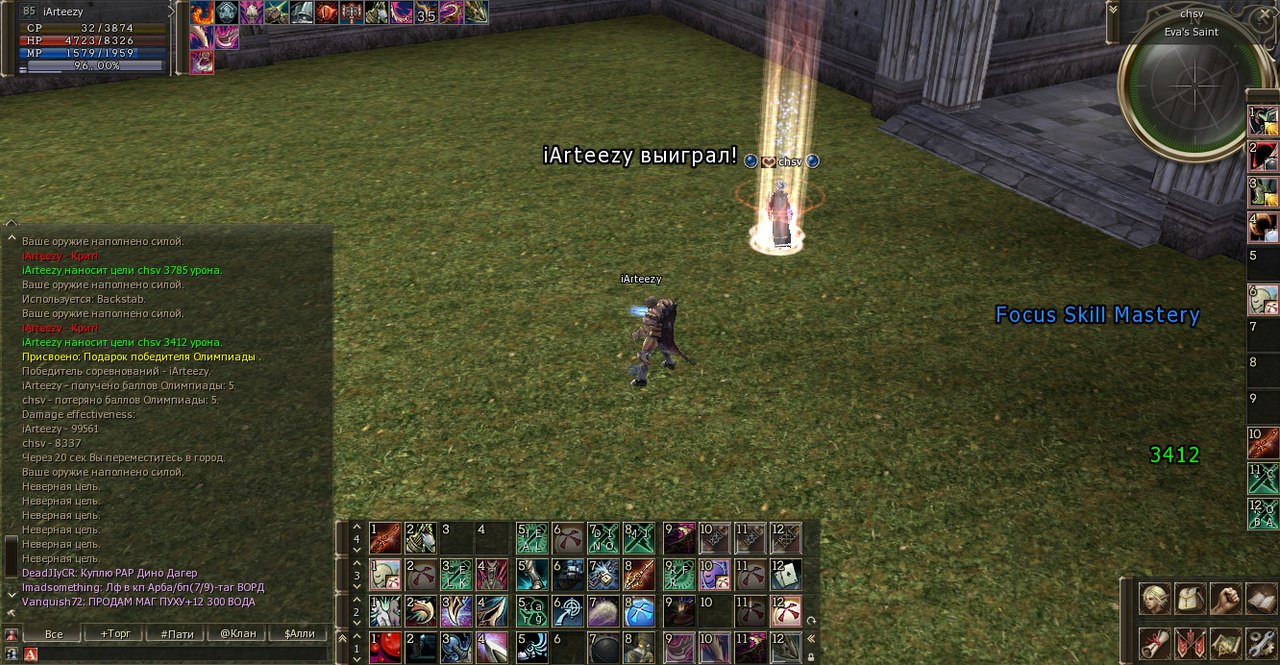Open the inventory backpack icon
This screenshot has width=1280, height=665.
pos(1190,599)
